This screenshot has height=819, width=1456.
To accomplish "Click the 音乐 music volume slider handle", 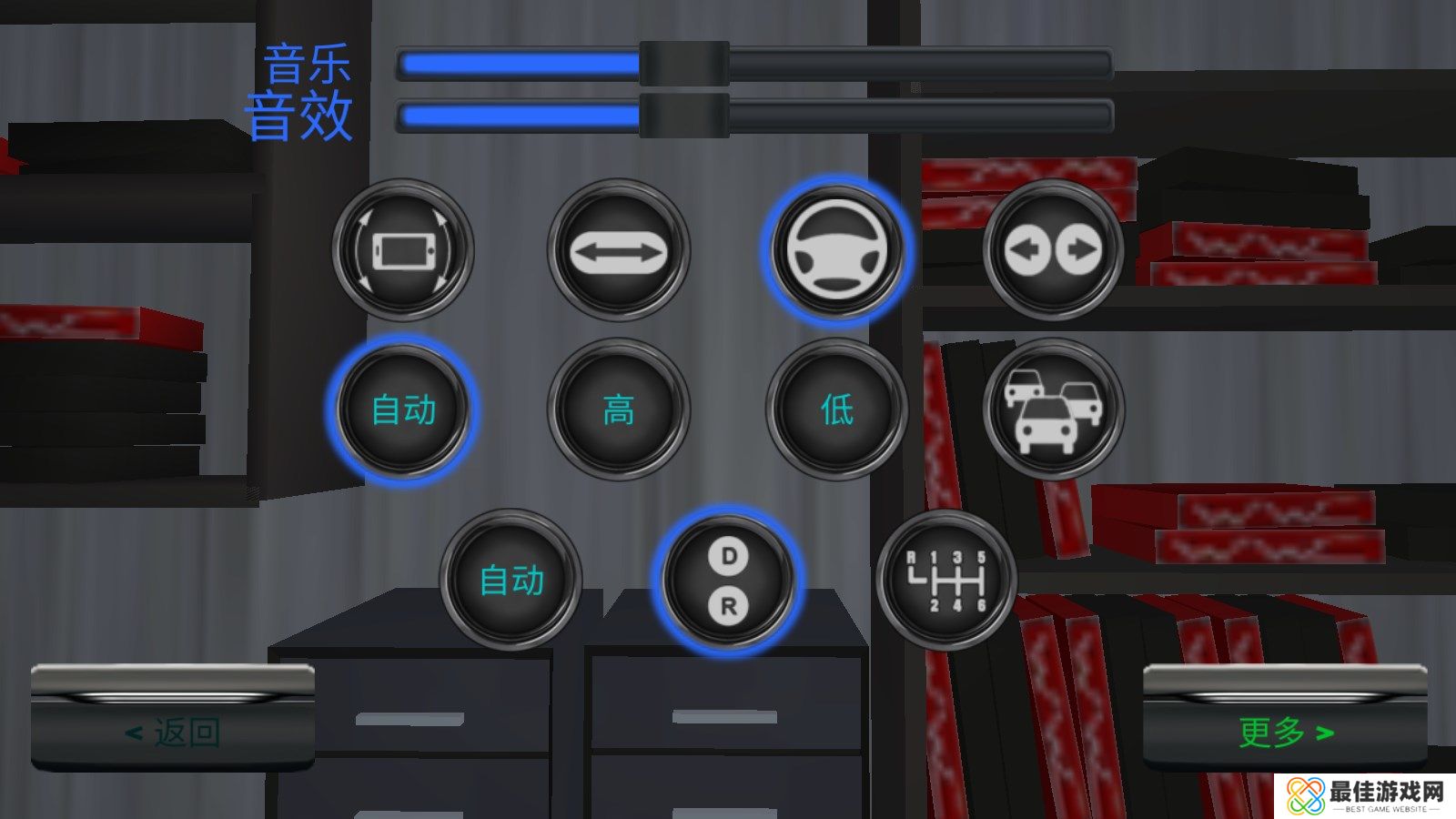I will coord(682,64).
